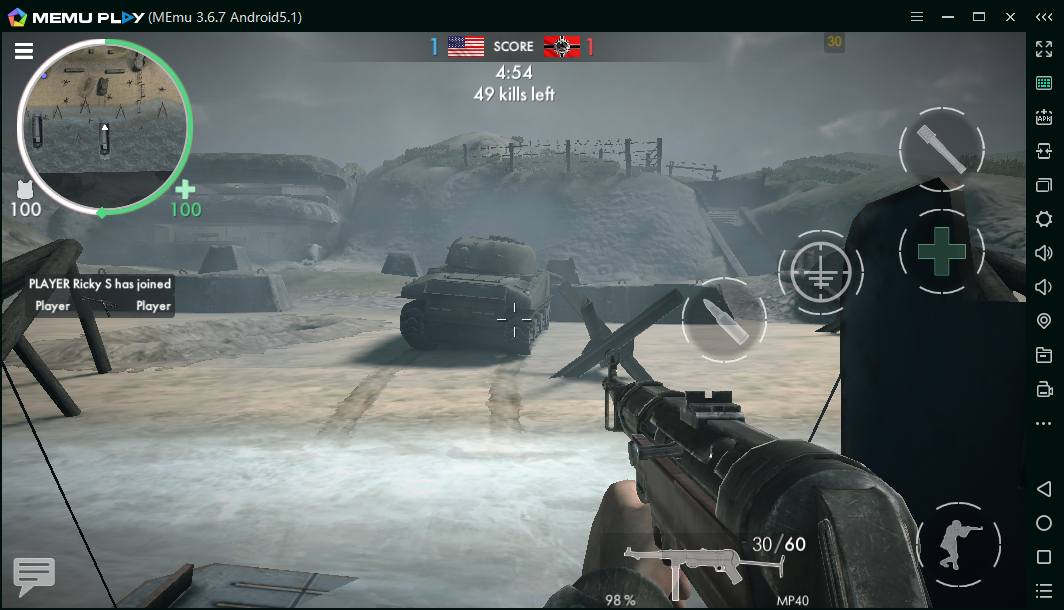This screenshot has height=610, width=1064.
Task: Throw a stick grenade
Action: (941, 149)
